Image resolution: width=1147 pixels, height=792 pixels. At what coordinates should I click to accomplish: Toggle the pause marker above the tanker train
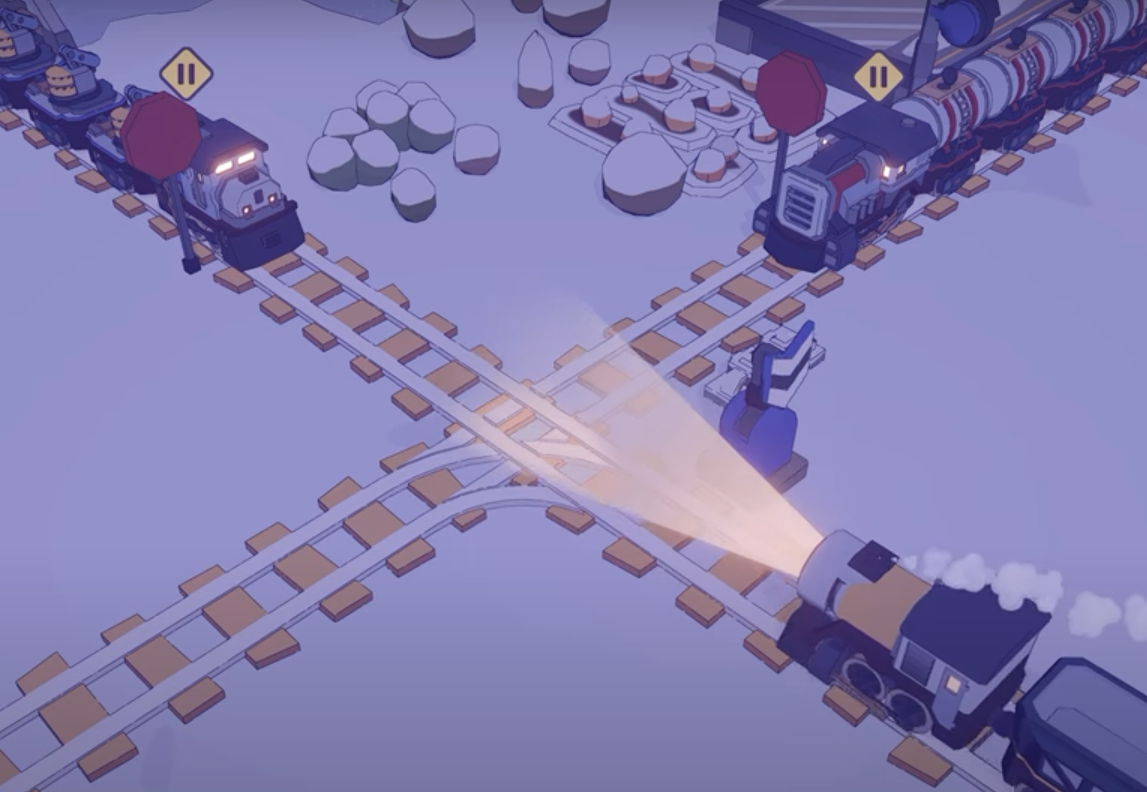(x=878, y=75)
